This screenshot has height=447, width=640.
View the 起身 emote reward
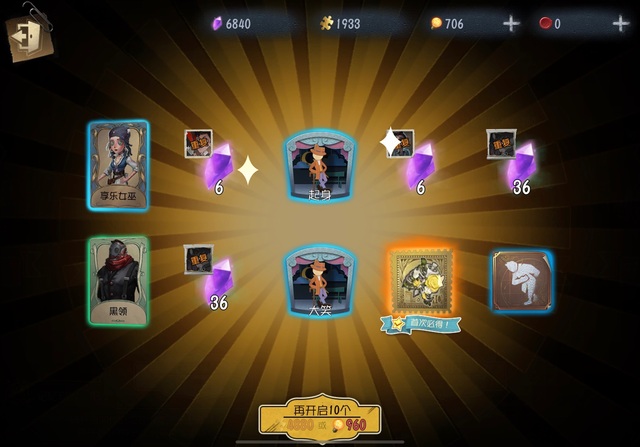pyautogui.click(x=320, y=165)
